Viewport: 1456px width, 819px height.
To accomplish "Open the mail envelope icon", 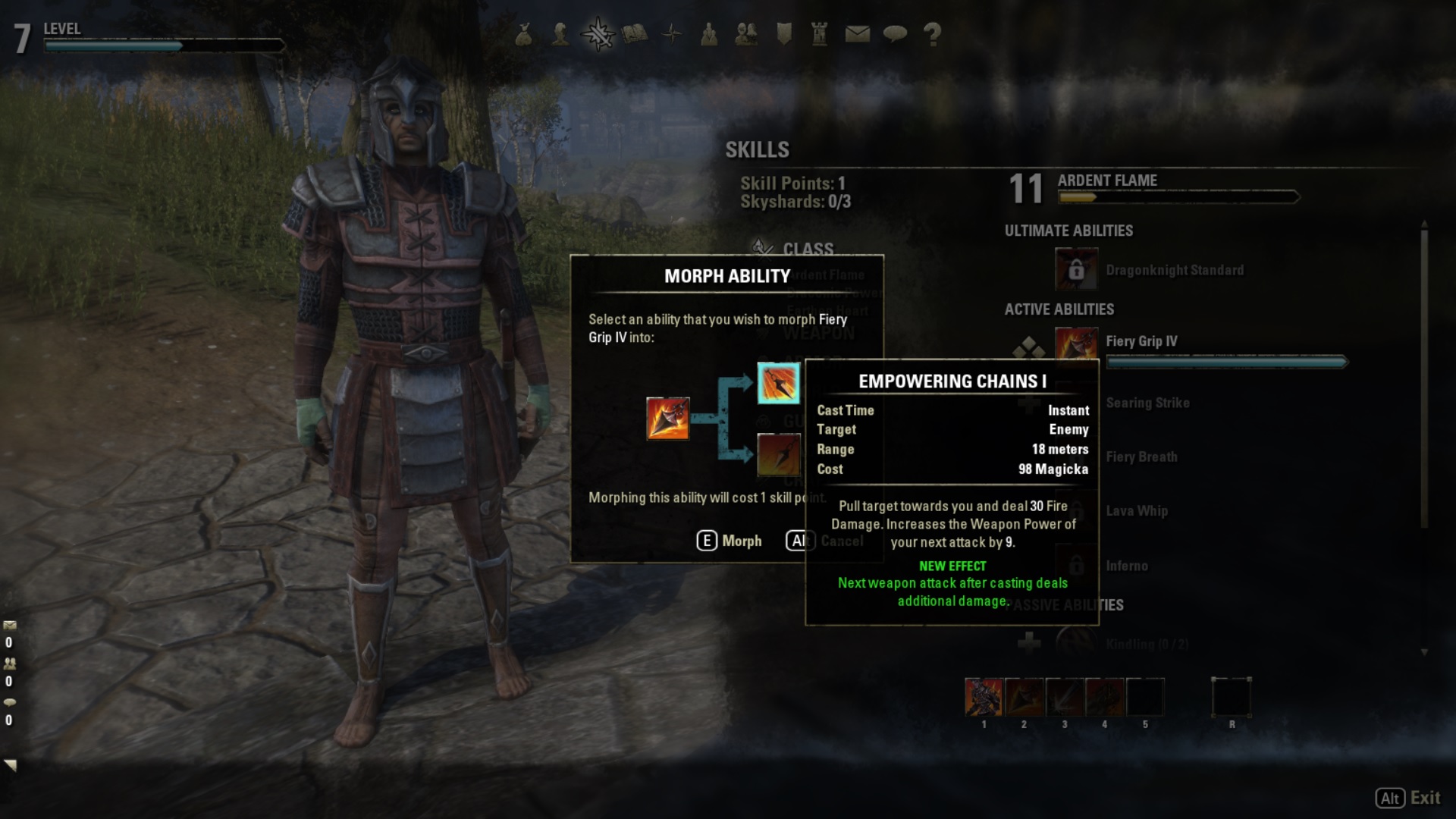I will pos(857,34).
